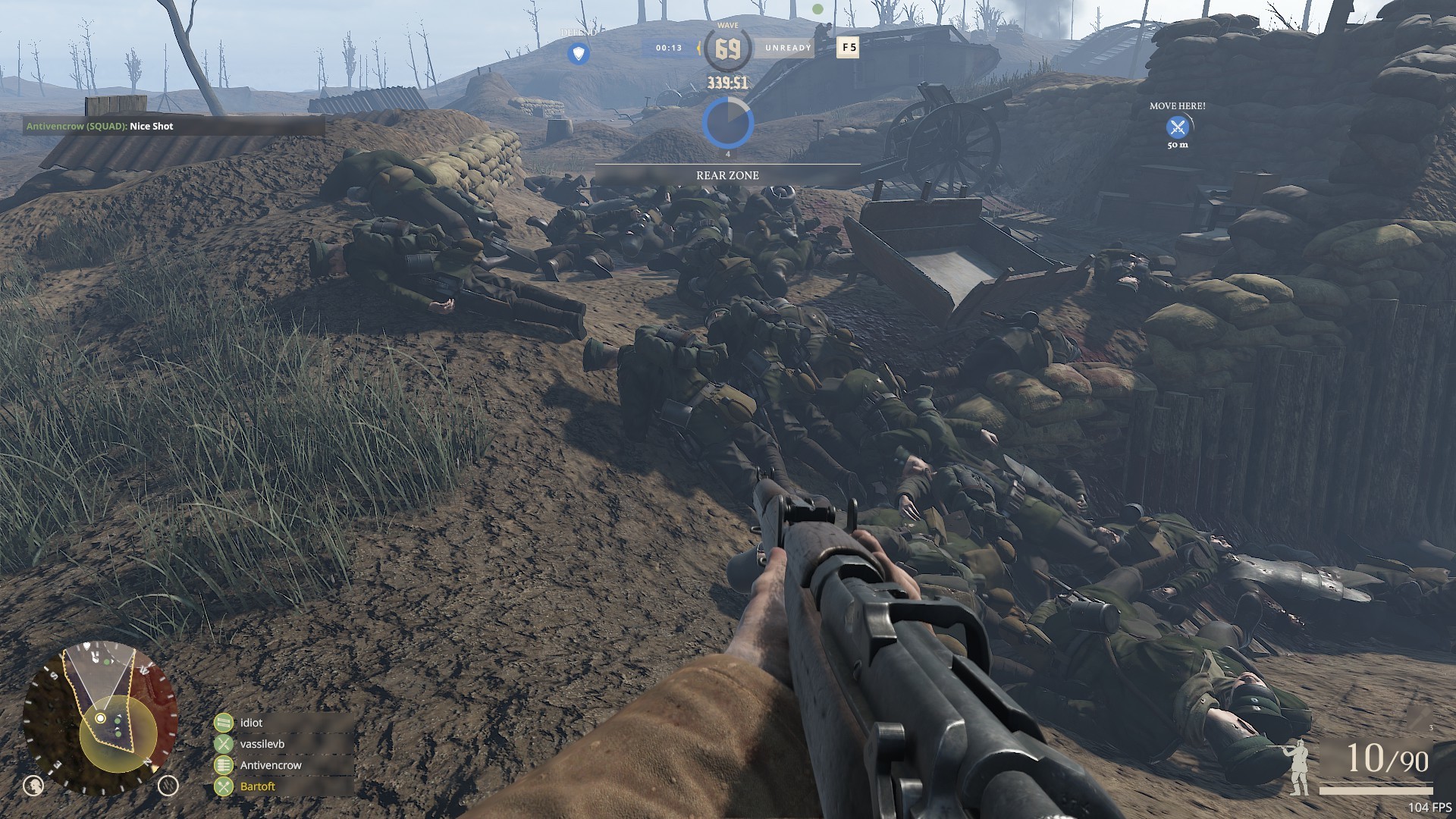Select the Wave 69 counter ring

point(727,49)
